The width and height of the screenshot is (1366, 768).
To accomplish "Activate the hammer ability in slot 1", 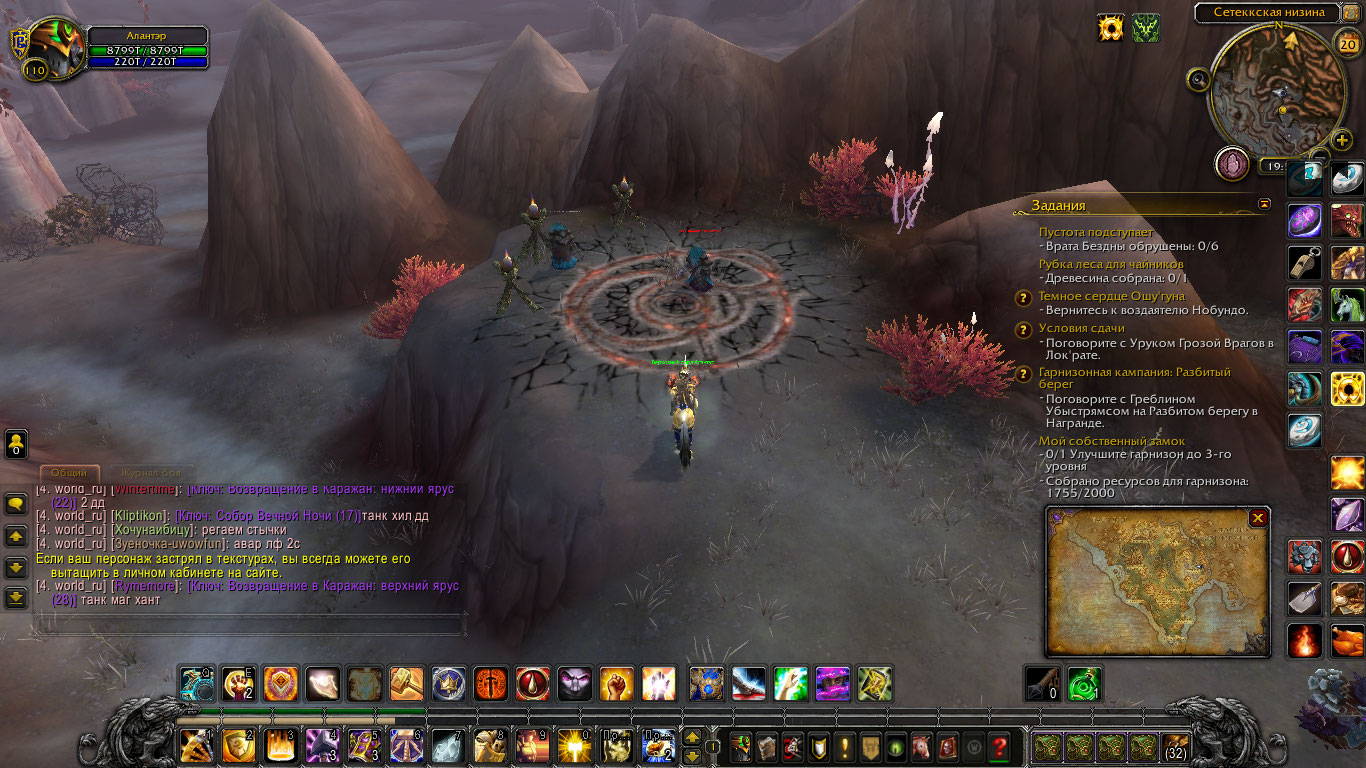I will pos(196,746).
